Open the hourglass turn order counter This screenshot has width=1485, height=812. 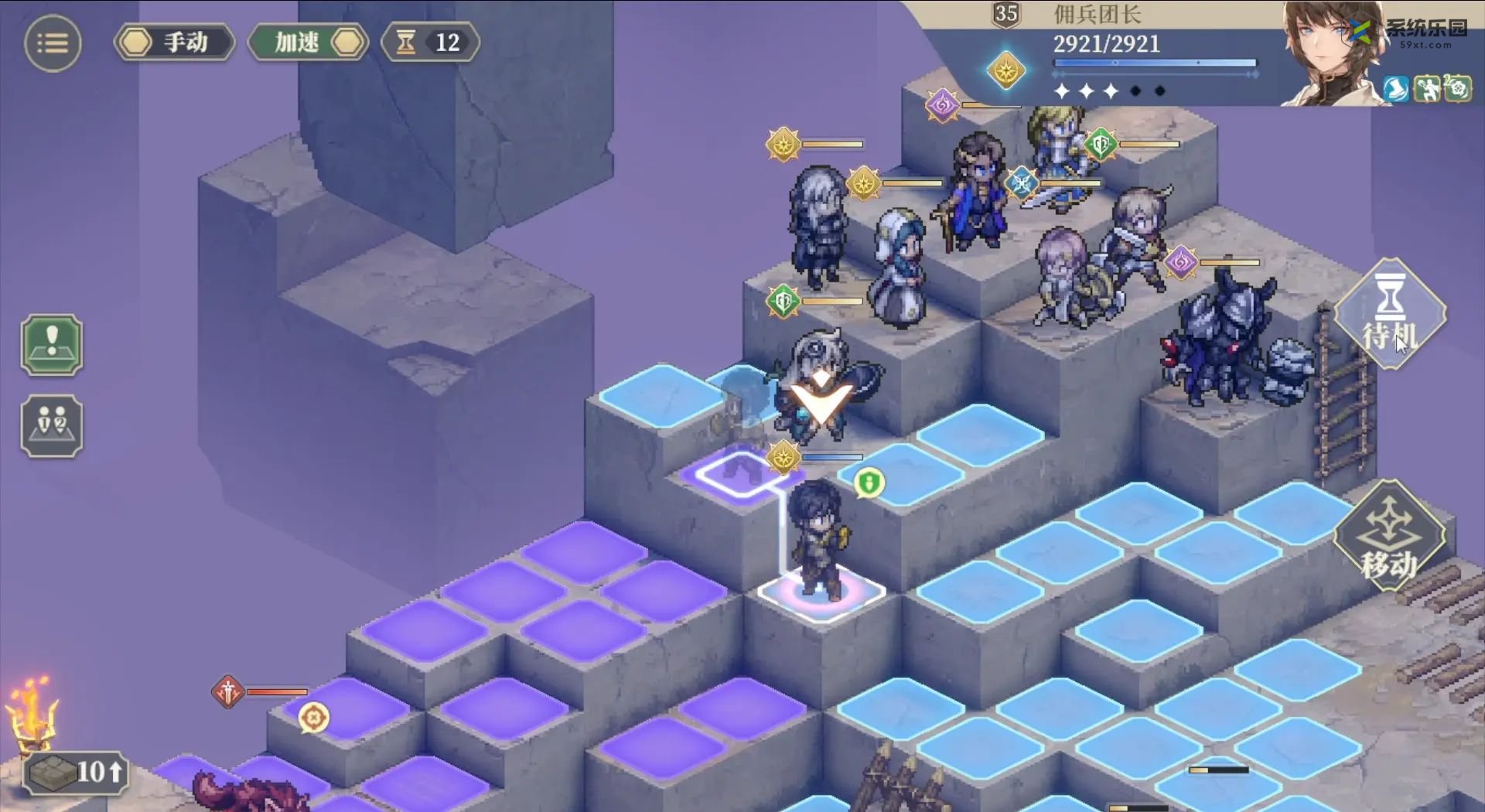[x=430, y=42]
